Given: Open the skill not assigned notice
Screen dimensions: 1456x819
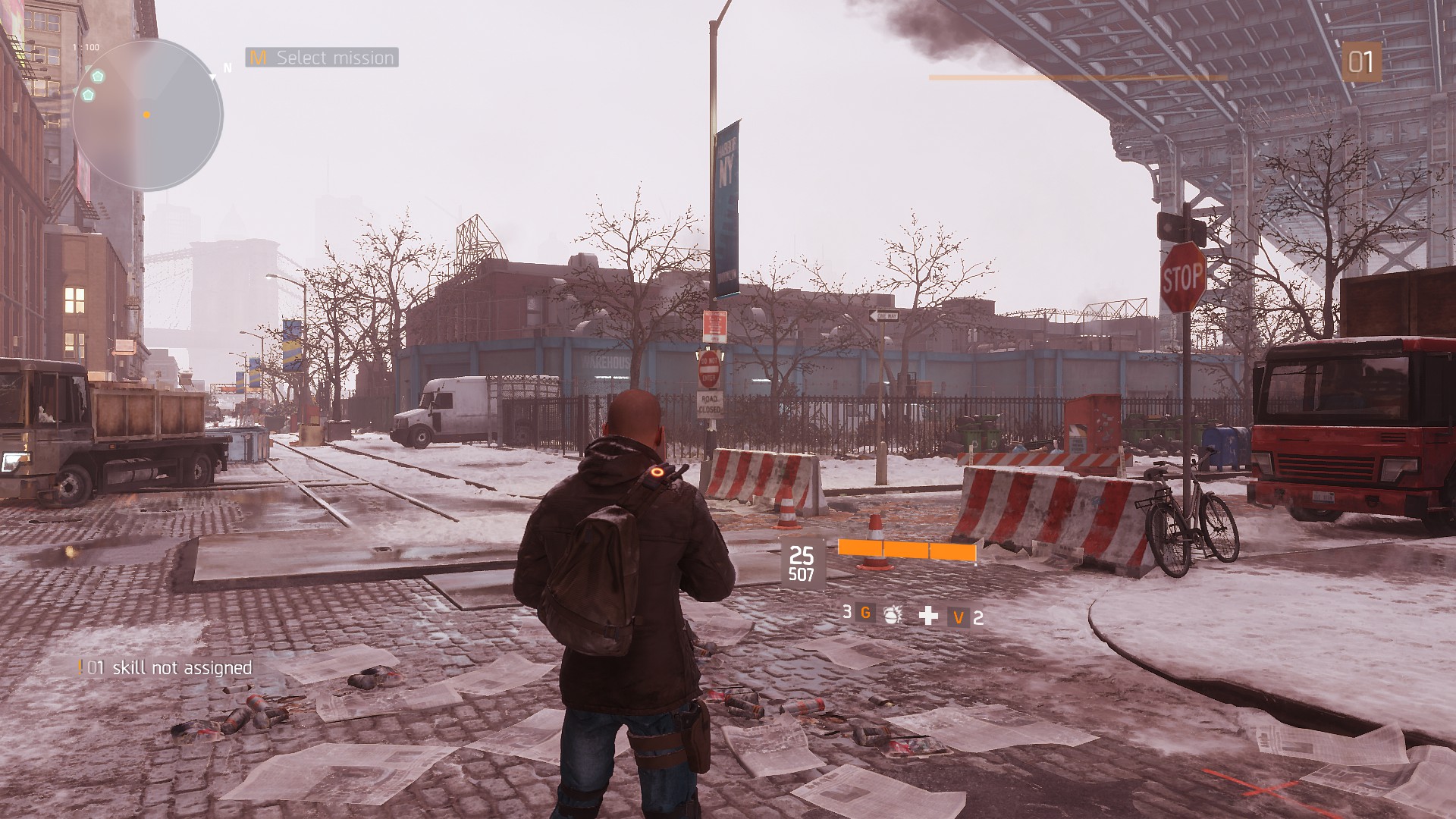Looking at the screenshot, I should (x=166, y=668).
